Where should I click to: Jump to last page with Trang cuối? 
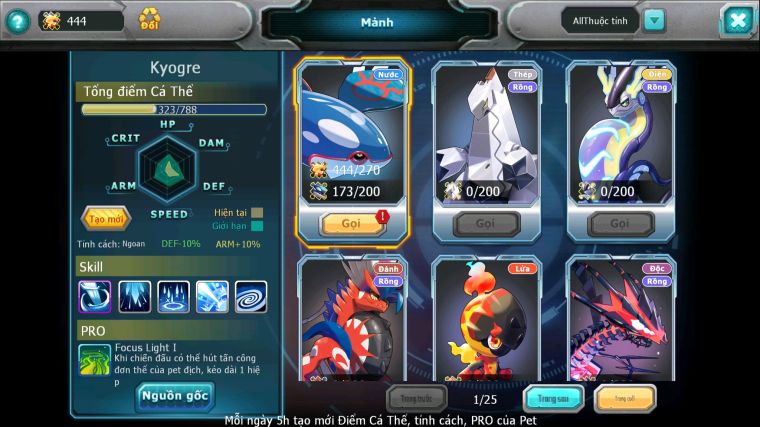point(625,399)
